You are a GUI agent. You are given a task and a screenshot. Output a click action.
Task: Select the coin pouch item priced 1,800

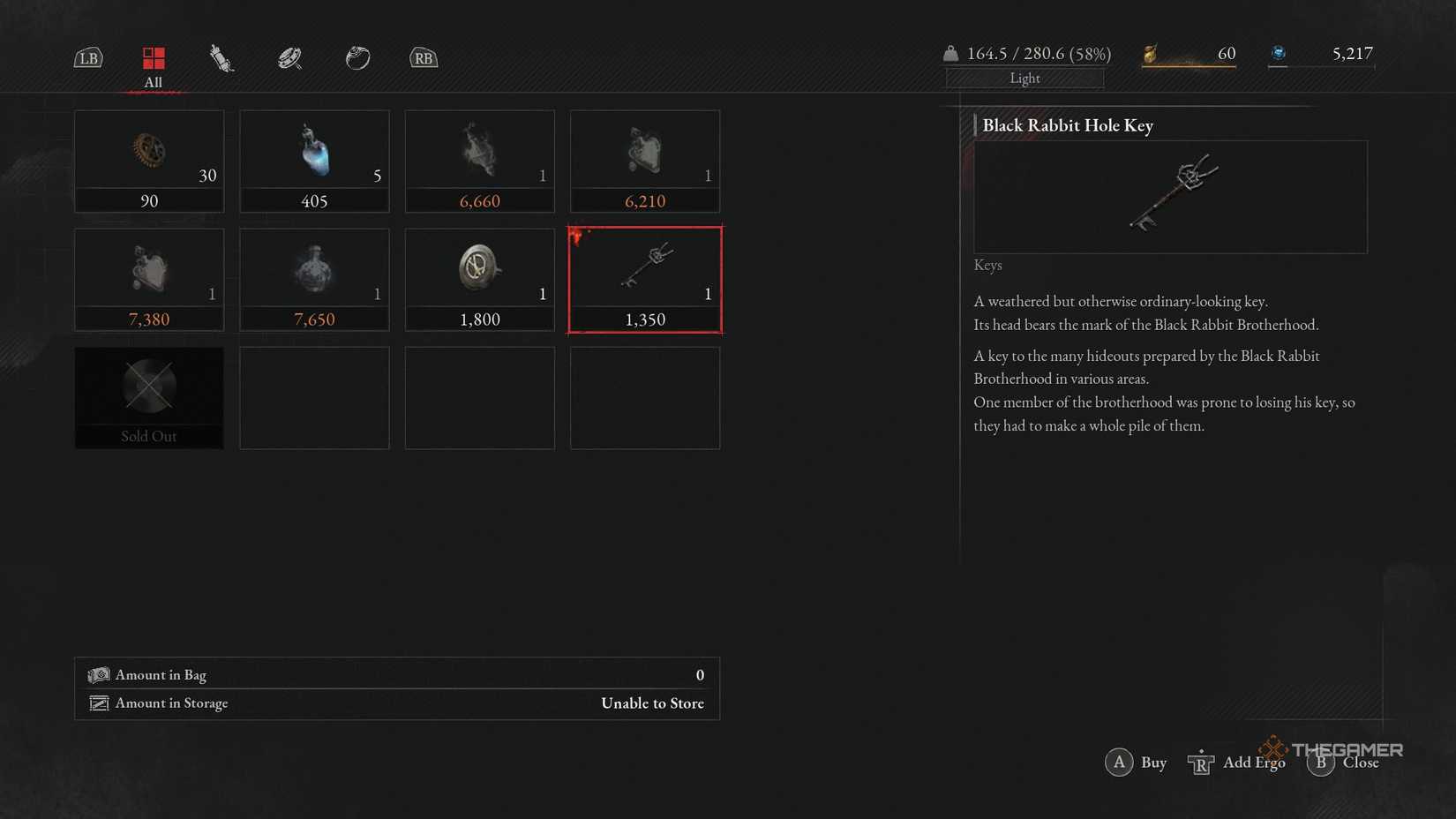click(479, 278)
